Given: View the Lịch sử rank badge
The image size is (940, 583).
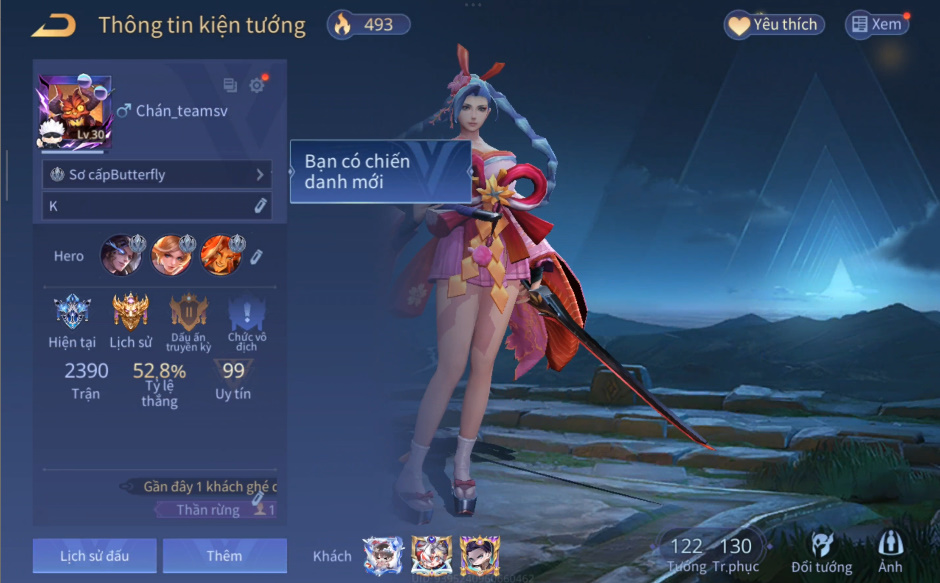Looking at the screenshot, I should 130,314.
